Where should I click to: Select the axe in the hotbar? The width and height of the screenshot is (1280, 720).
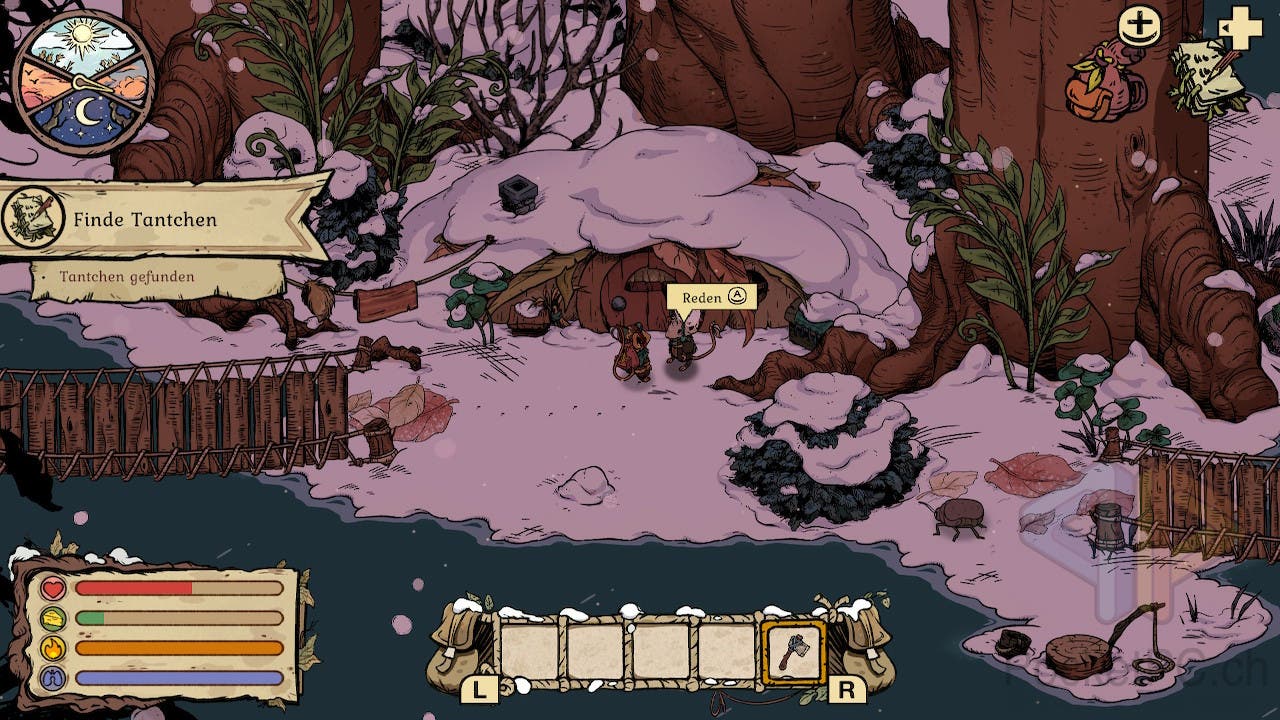(x=793, y=653)
